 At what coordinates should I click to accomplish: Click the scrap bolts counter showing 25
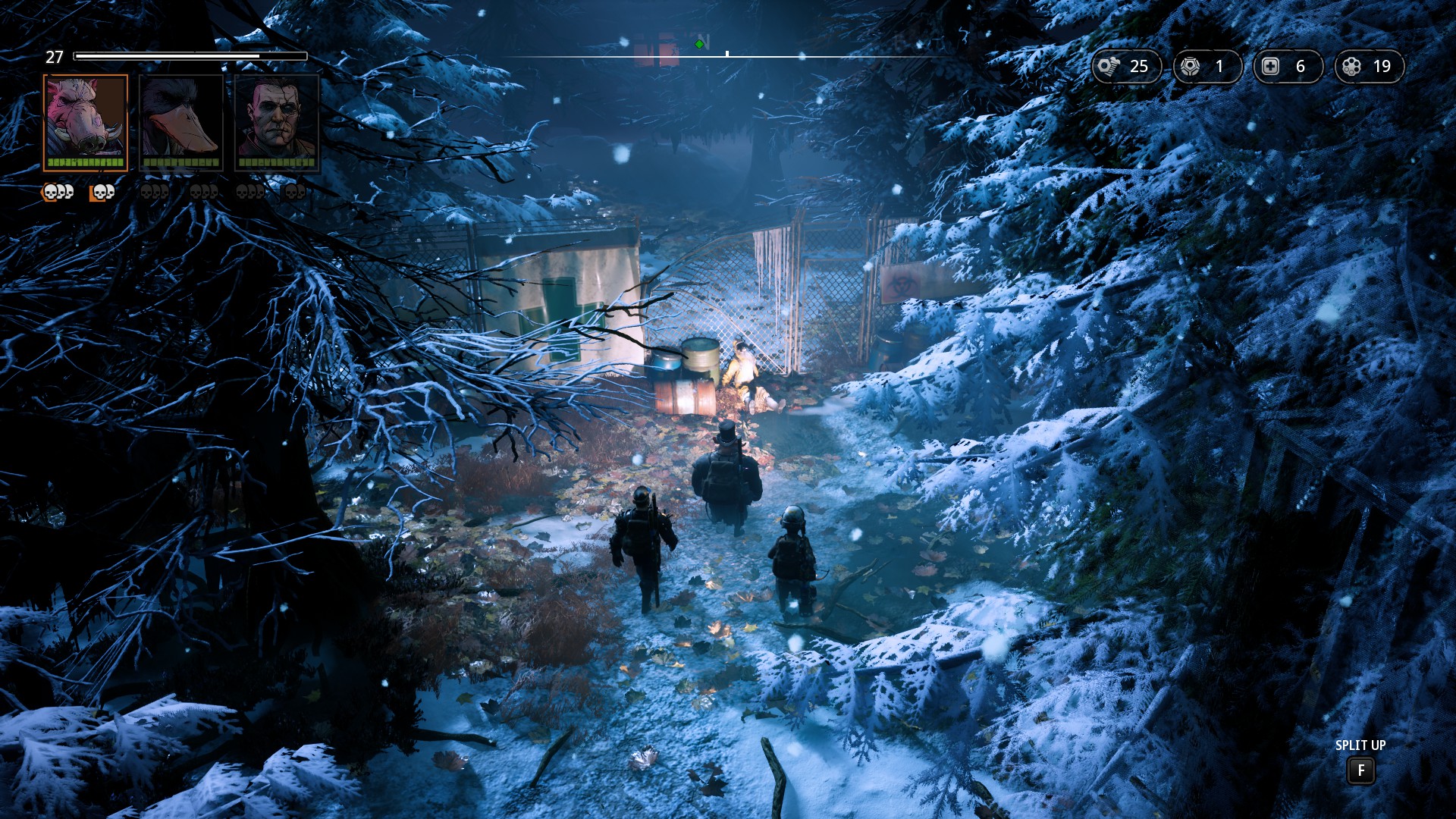pos(1126,67)
